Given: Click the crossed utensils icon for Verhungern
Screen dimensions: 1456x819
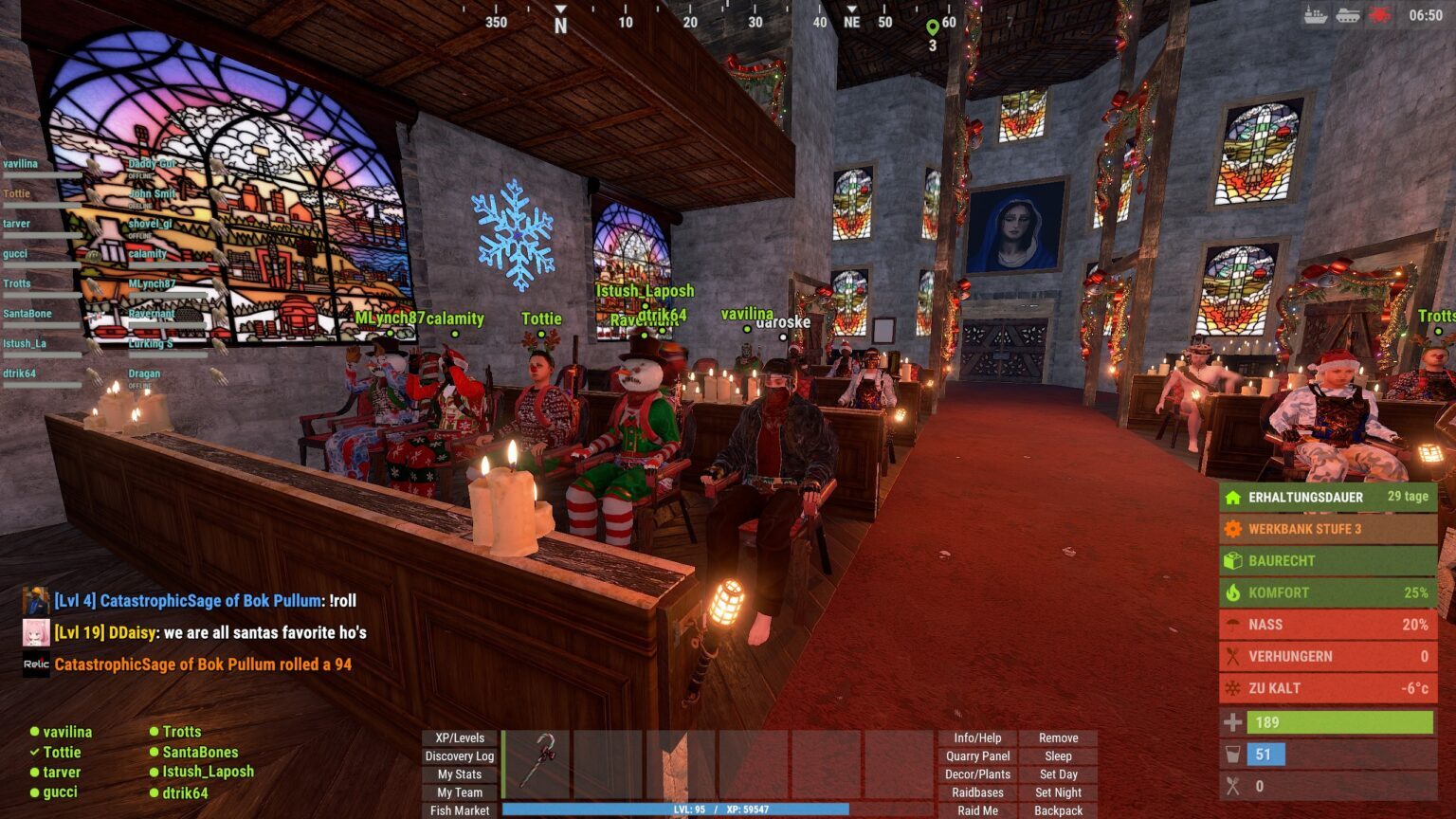Looking at the screenshot, I should tap(1234, 656).
